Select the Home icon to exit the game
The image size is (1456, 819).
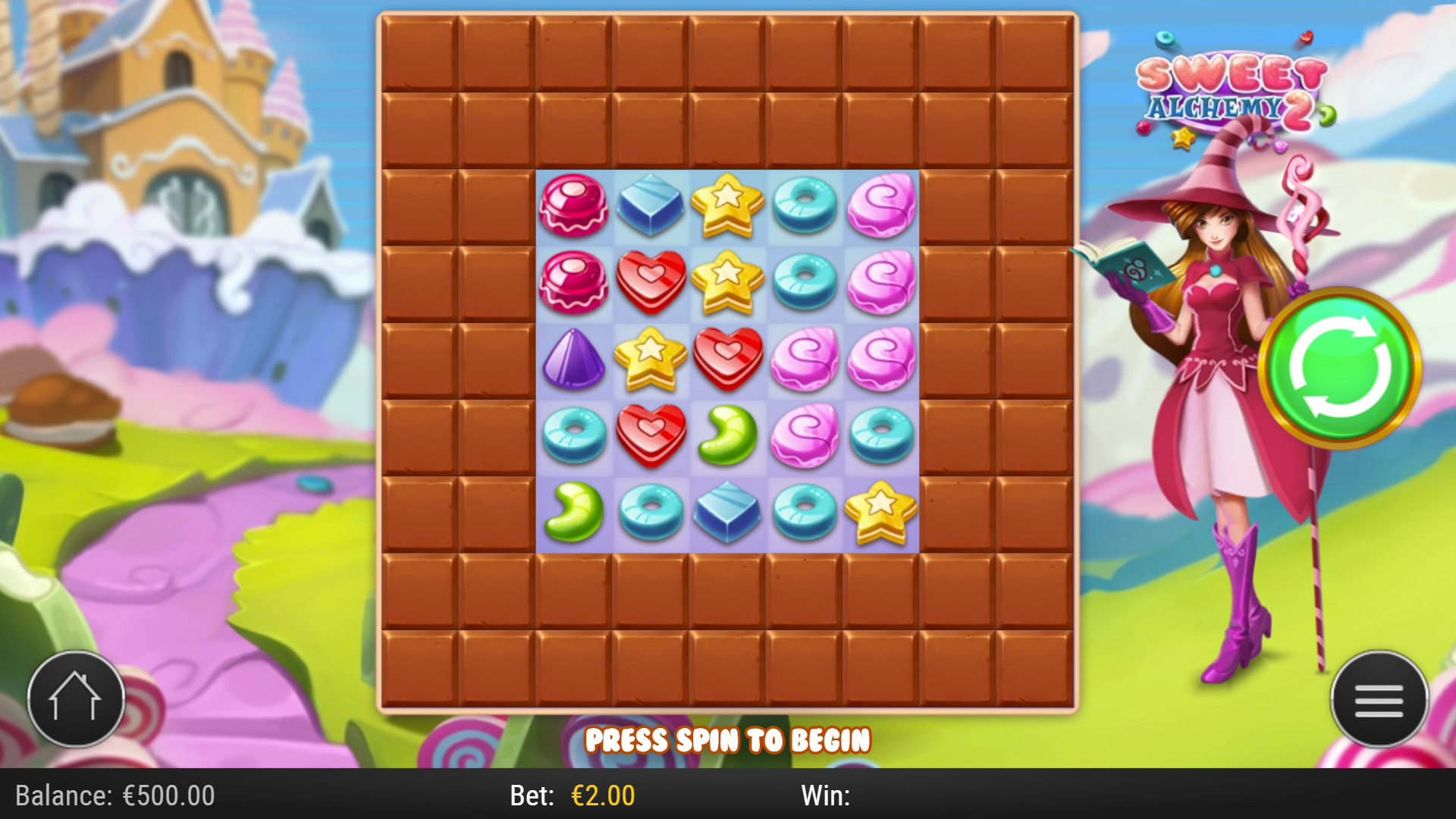coord(76,699)
